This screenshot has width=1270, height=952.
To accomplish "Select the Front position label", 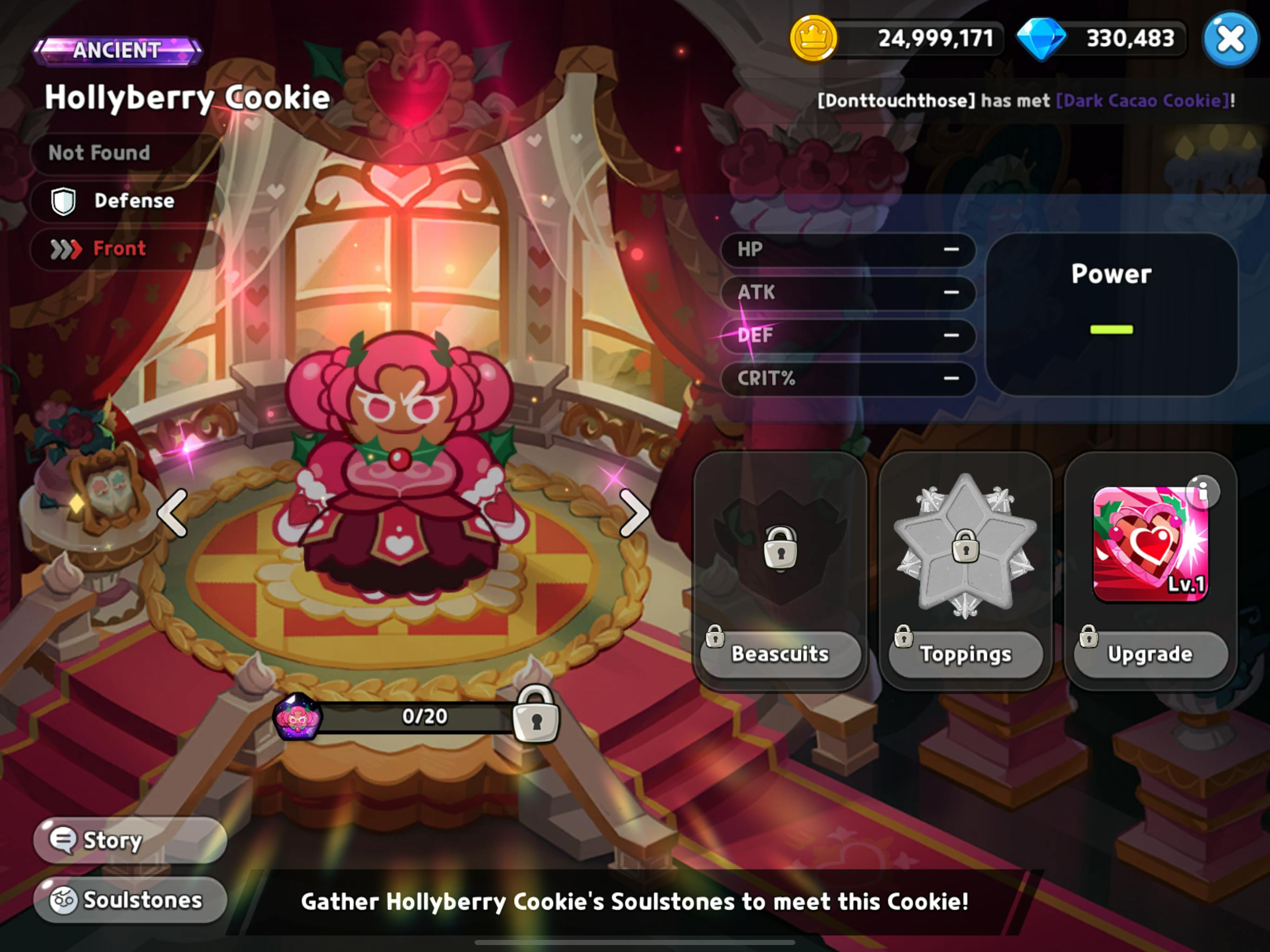I will pos(119,249).
